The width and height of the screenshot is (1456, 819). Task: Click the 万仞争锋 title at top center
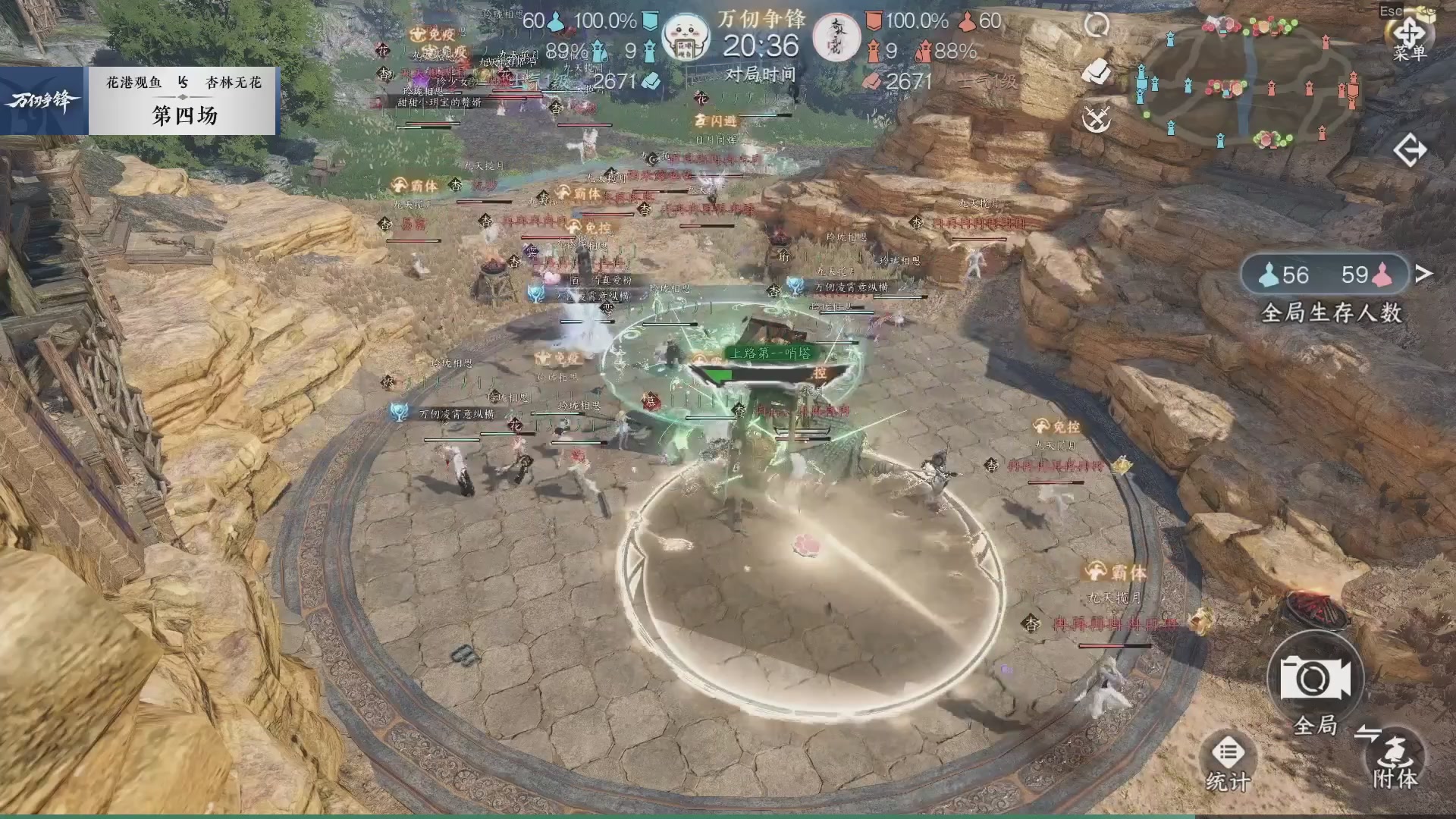761,21
